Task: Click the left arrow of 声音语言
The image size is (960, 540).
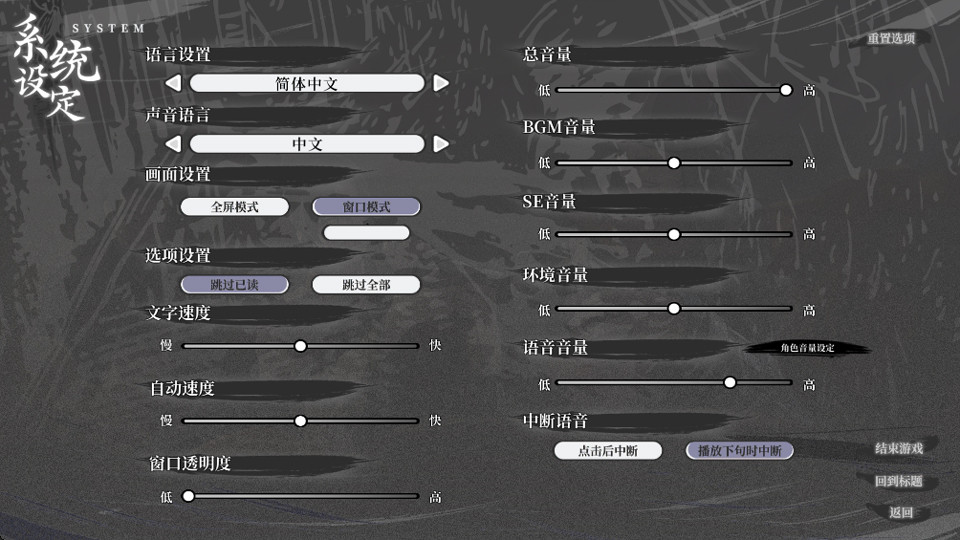Action: coord(173,144)
